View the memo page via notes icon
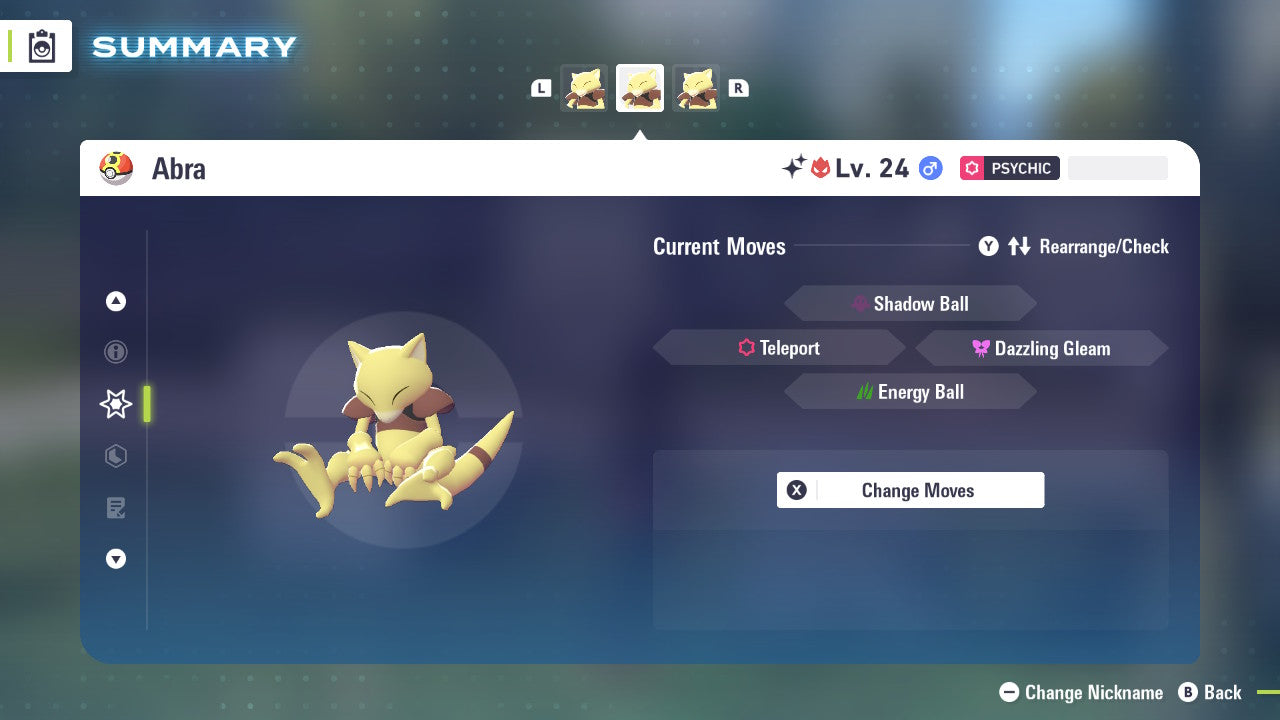The image size is (1280, 720). tap(116, 508)
